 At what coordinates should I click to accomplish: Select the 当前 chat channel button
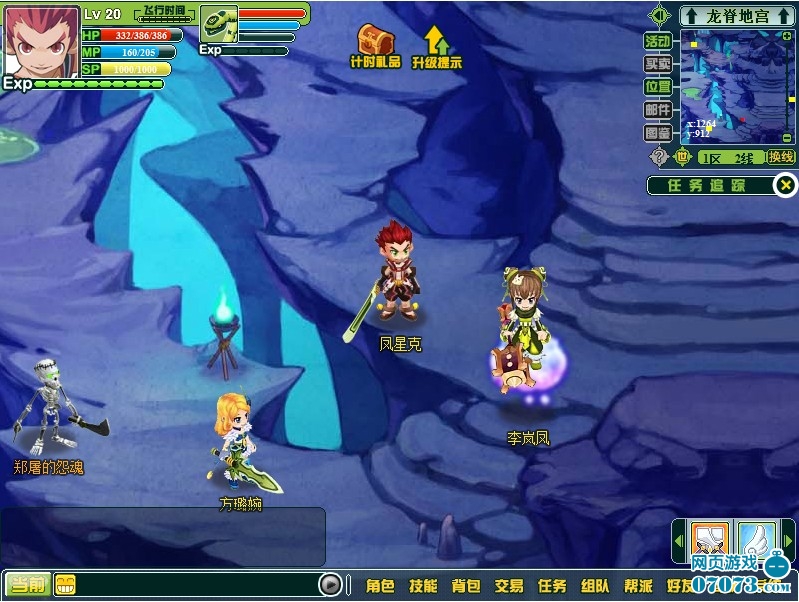pos(26,585)
